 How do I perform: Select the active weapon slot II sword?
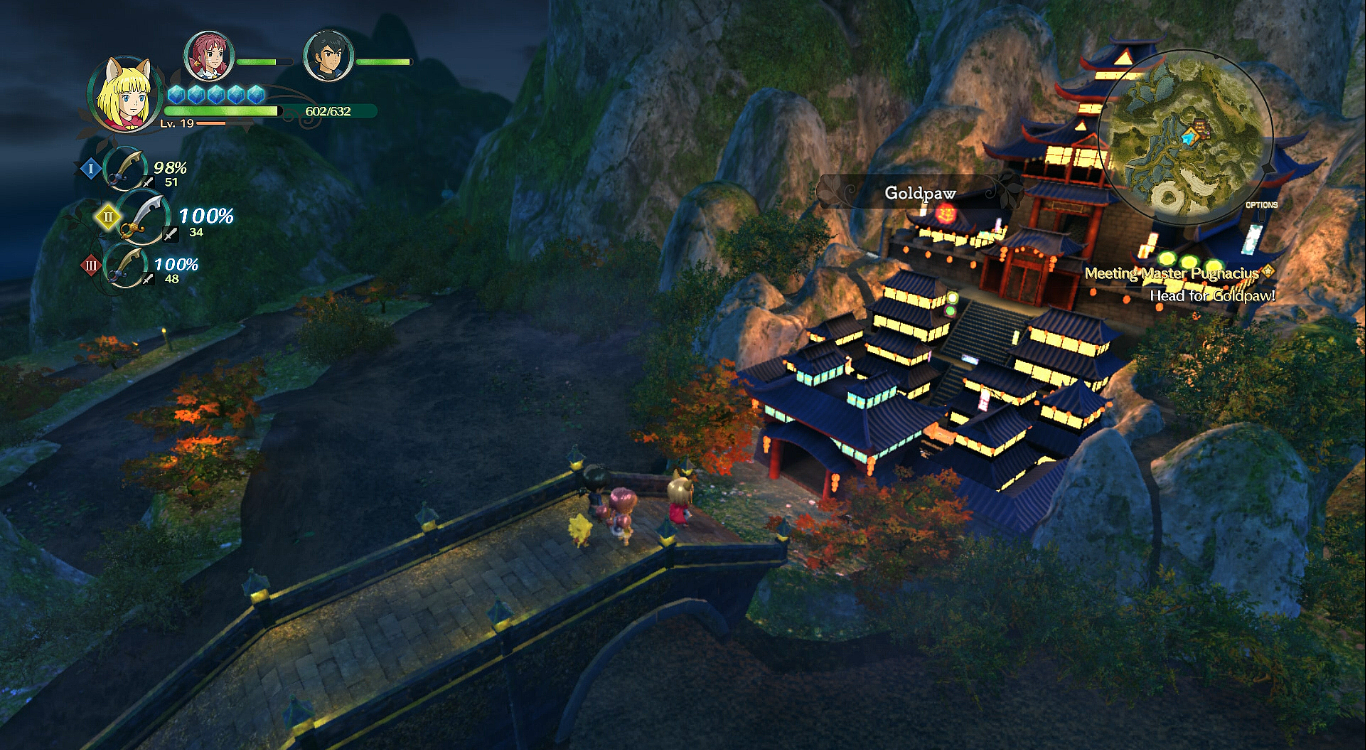[x=143, y=216]
